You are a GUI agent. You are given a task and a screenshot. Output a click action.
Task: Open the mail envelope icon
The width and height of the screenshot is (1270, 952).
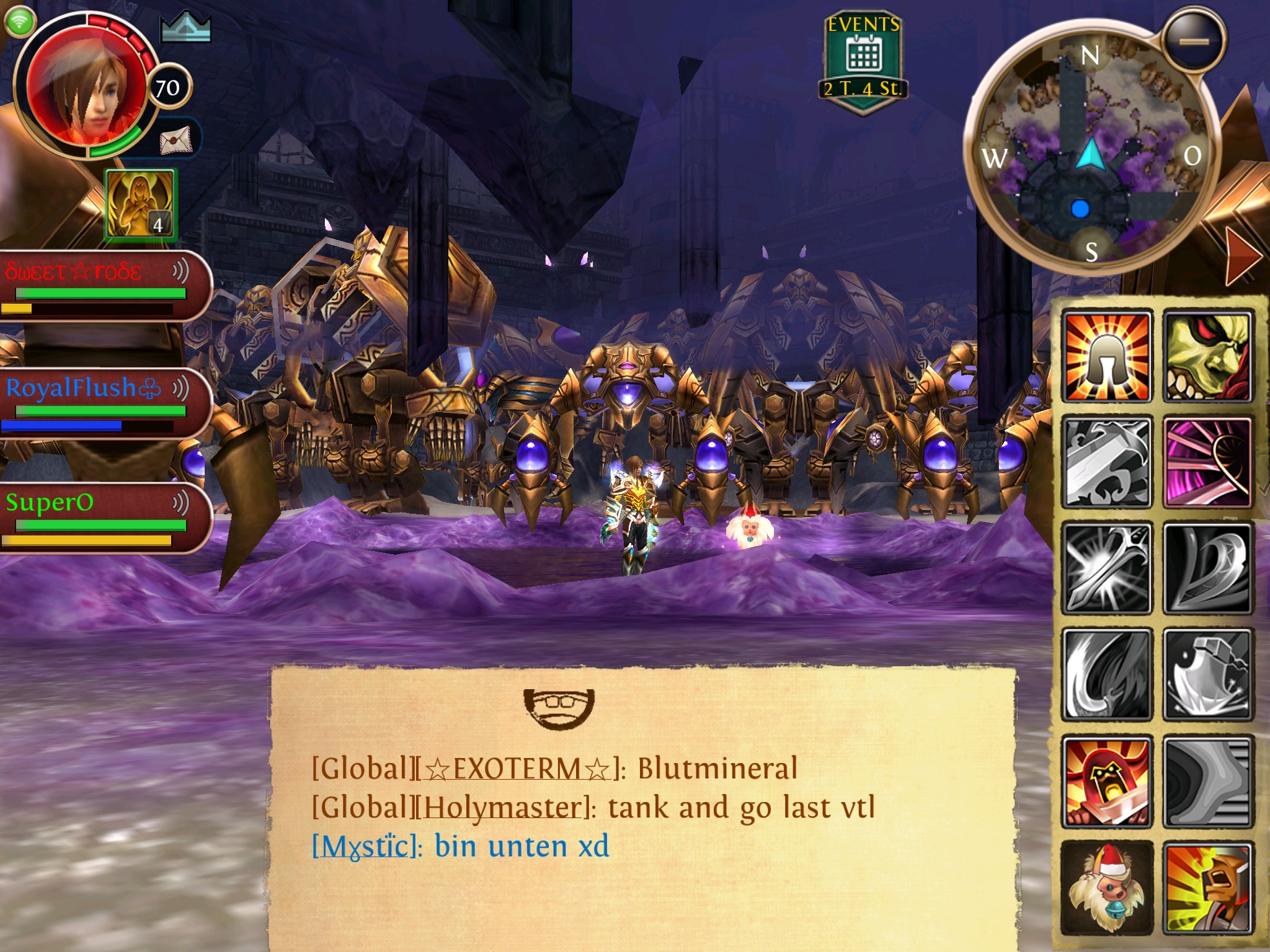click(176, 141)
